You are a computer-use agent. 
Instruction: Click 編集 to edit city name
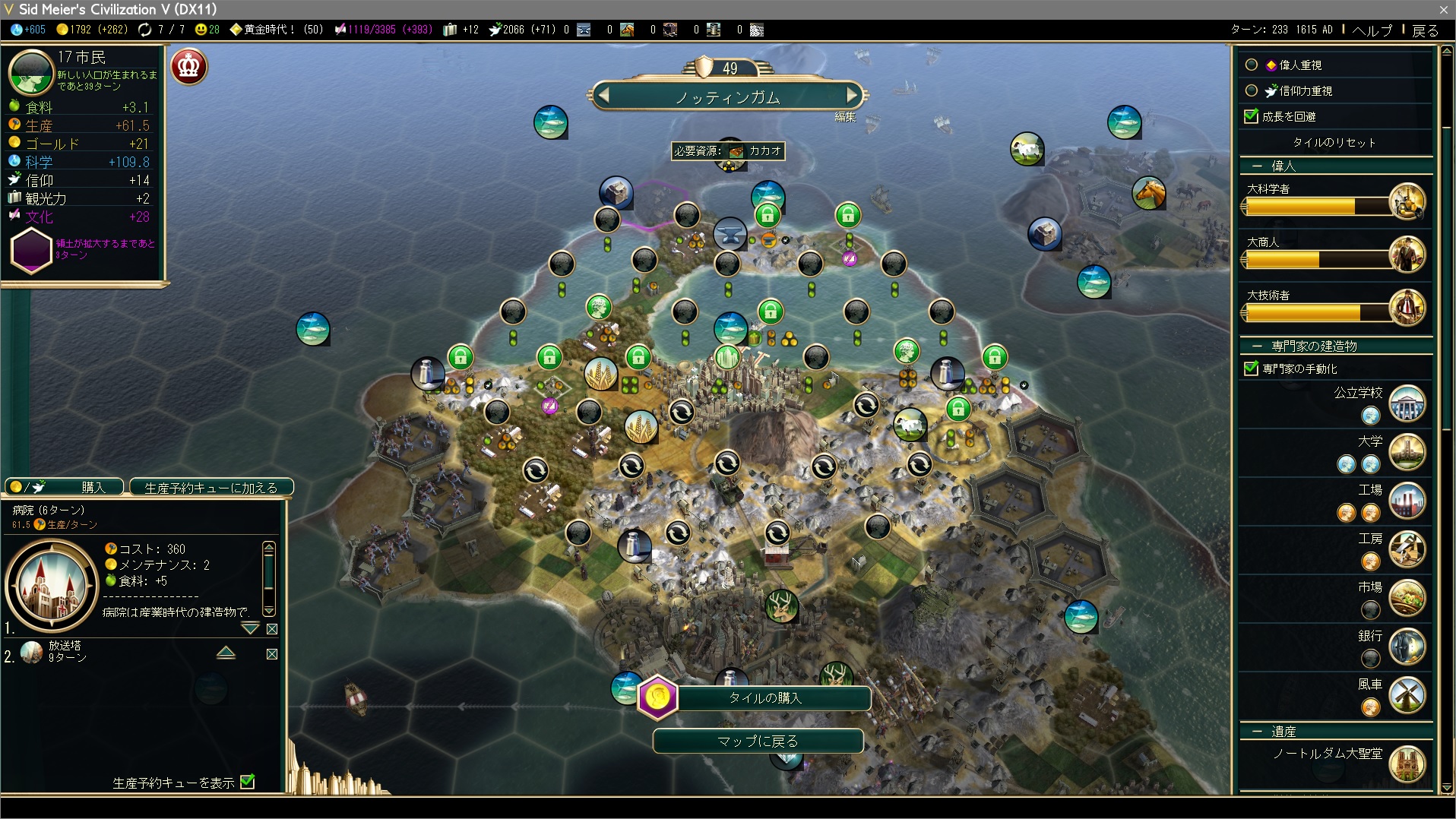[x=845, y=117]
